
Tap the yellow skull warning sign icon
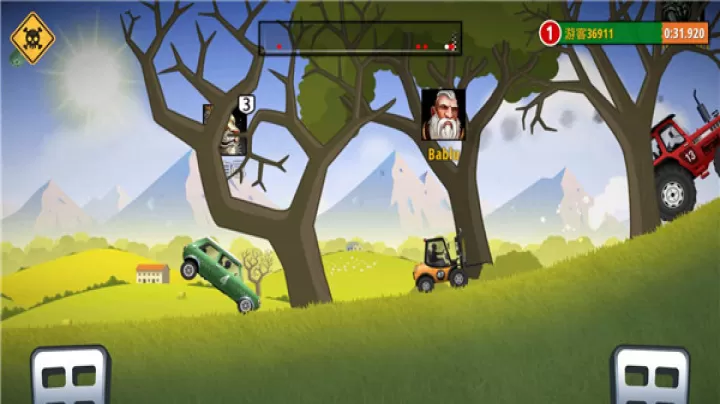31,37
